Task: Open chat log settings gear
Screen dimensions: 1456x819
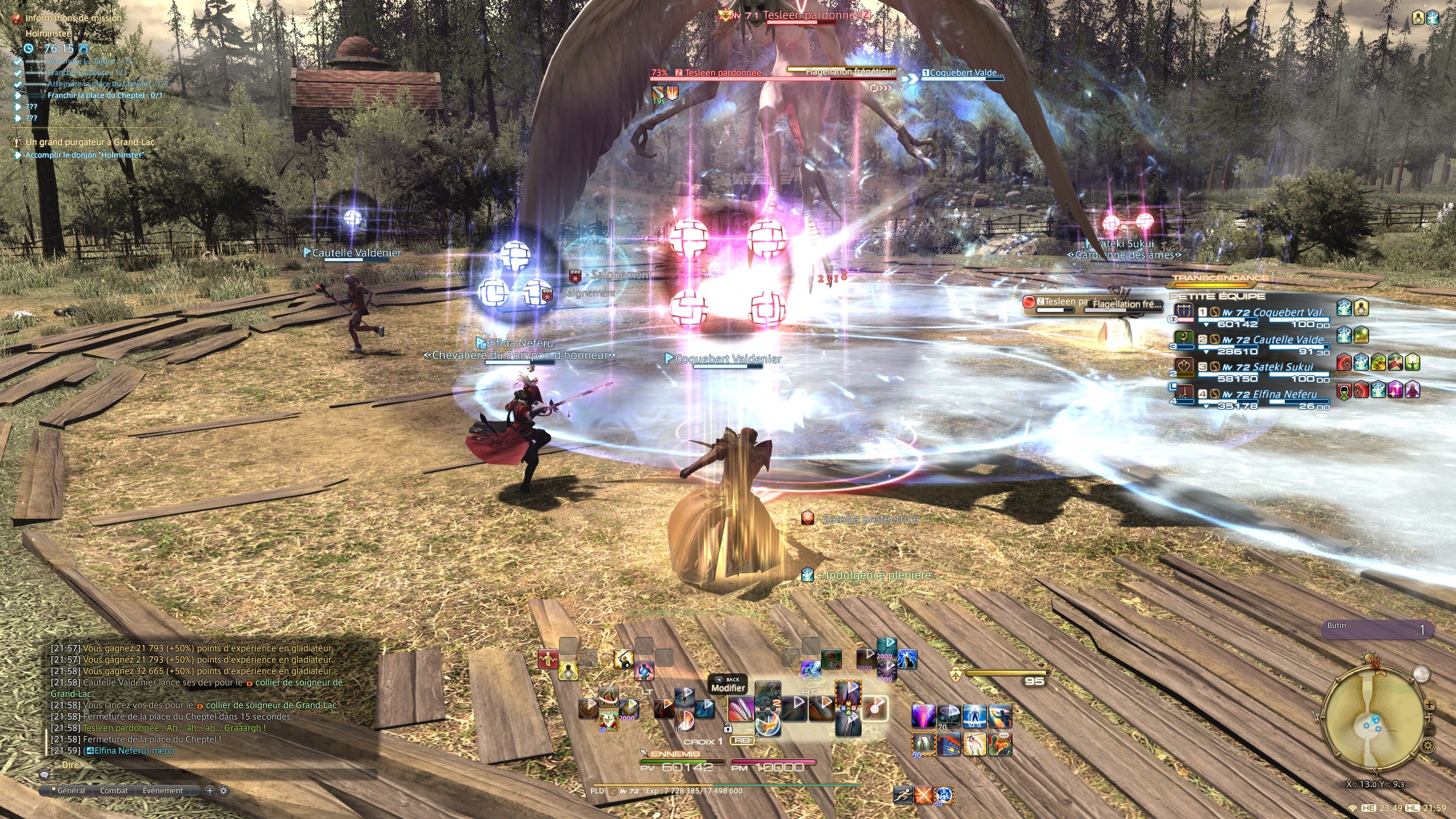Action: click(x=224, y=791)
